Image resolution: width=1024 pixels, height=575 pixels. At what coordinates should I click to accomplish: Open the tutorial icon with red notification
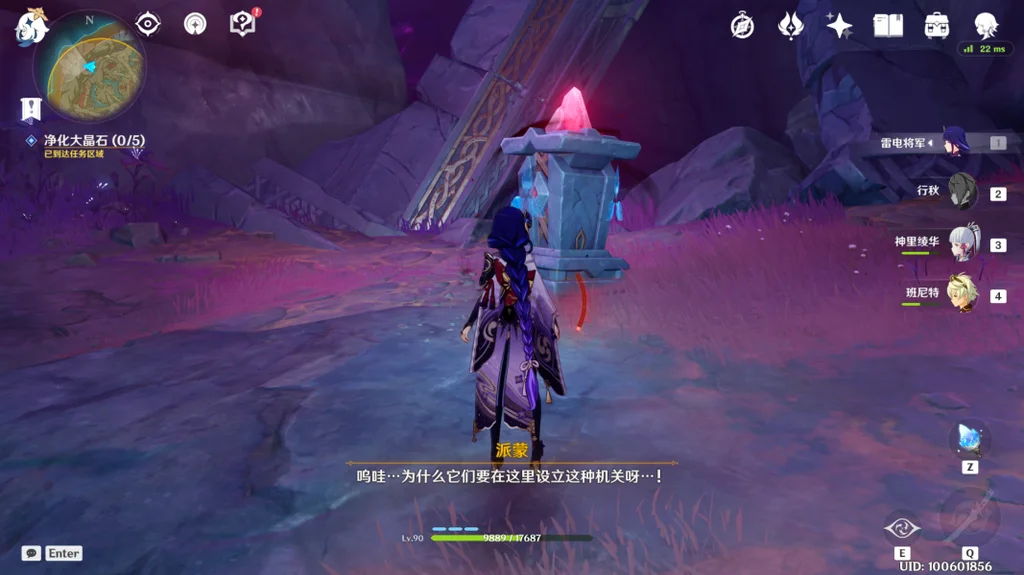click(x=242, y=23)
